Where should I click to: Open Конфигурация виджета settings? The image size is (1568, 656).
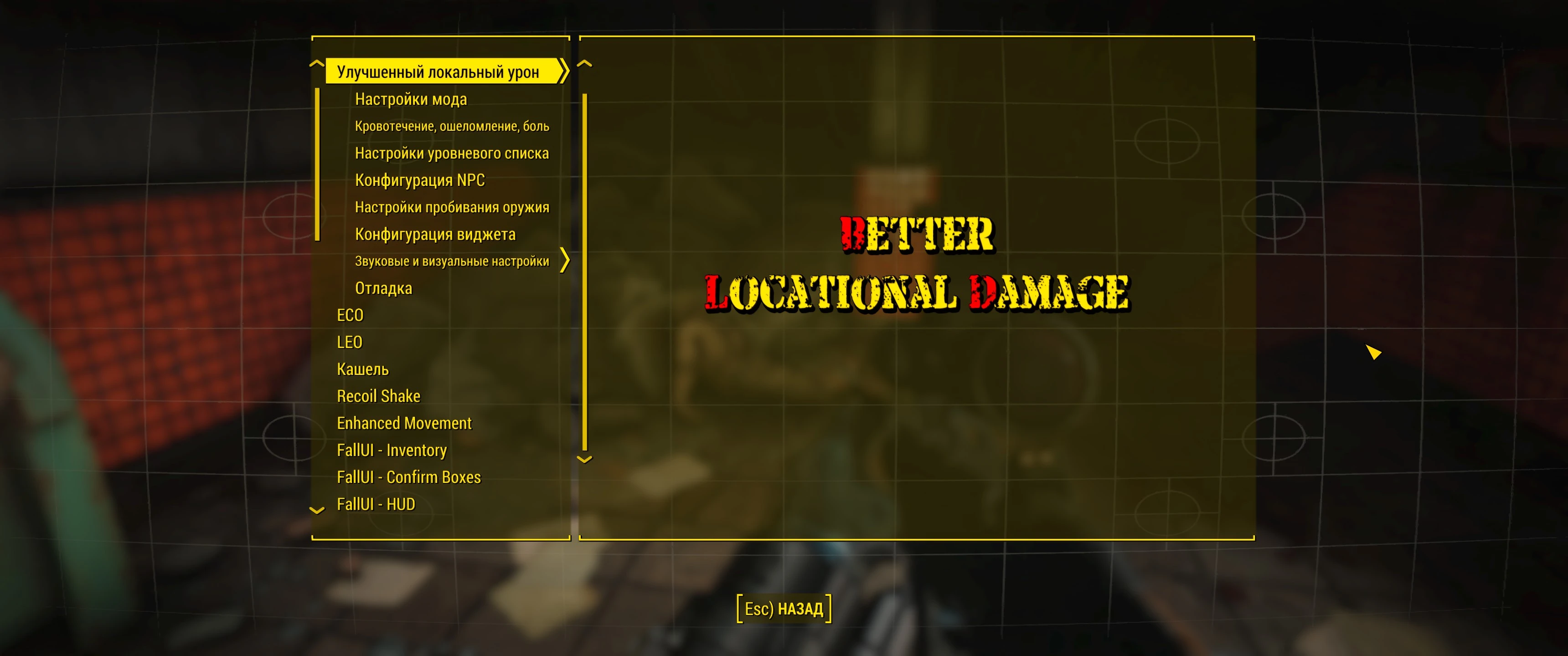tap(434, 234)
